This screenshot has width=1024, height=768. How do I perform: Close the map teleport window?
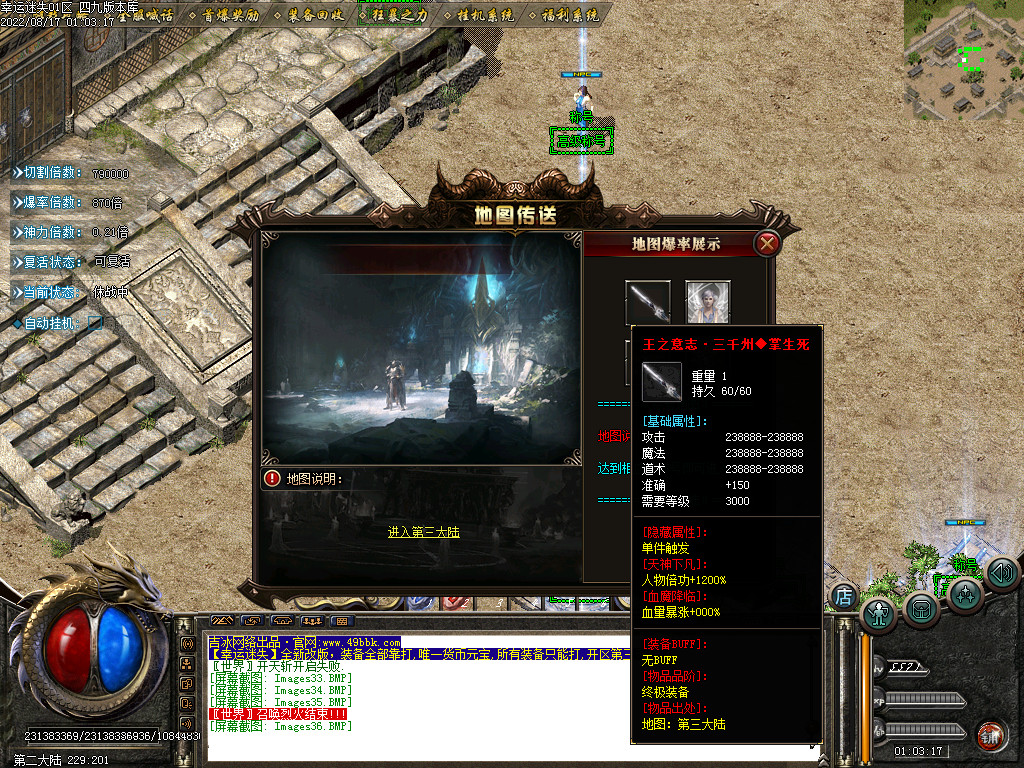coord(767,243)
